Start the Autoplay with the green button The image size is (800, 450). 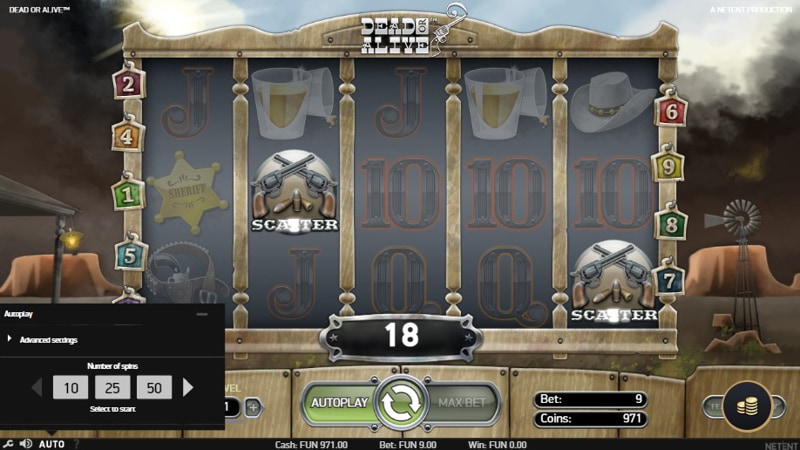[x=339, y=402]
